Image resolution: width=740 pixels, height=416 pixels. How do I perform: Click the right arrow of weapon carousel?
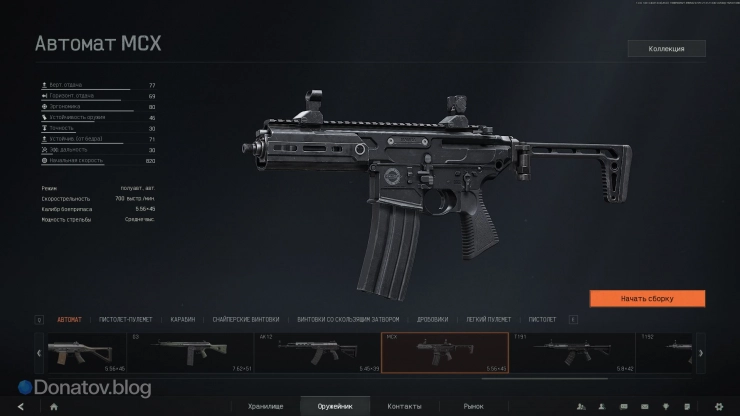click(700, 353)
